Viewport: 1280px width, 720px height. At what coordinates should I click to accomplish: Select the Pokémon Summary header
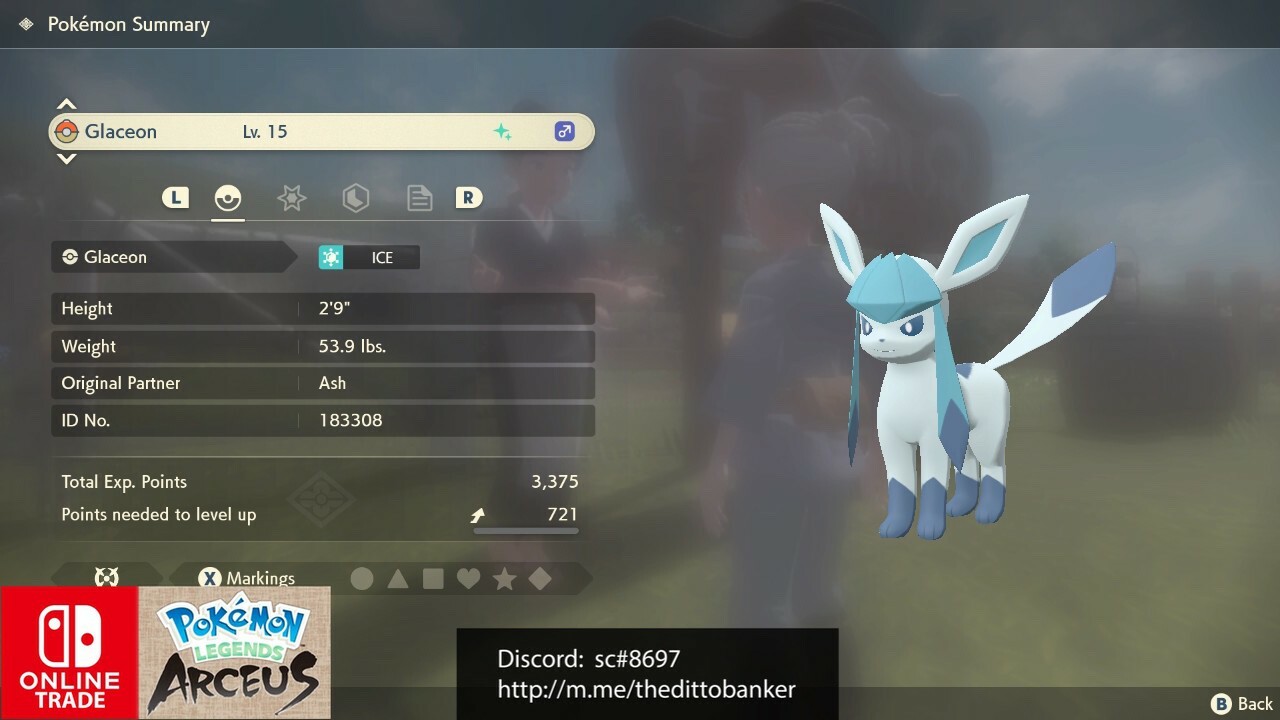[x=129, y=24]
